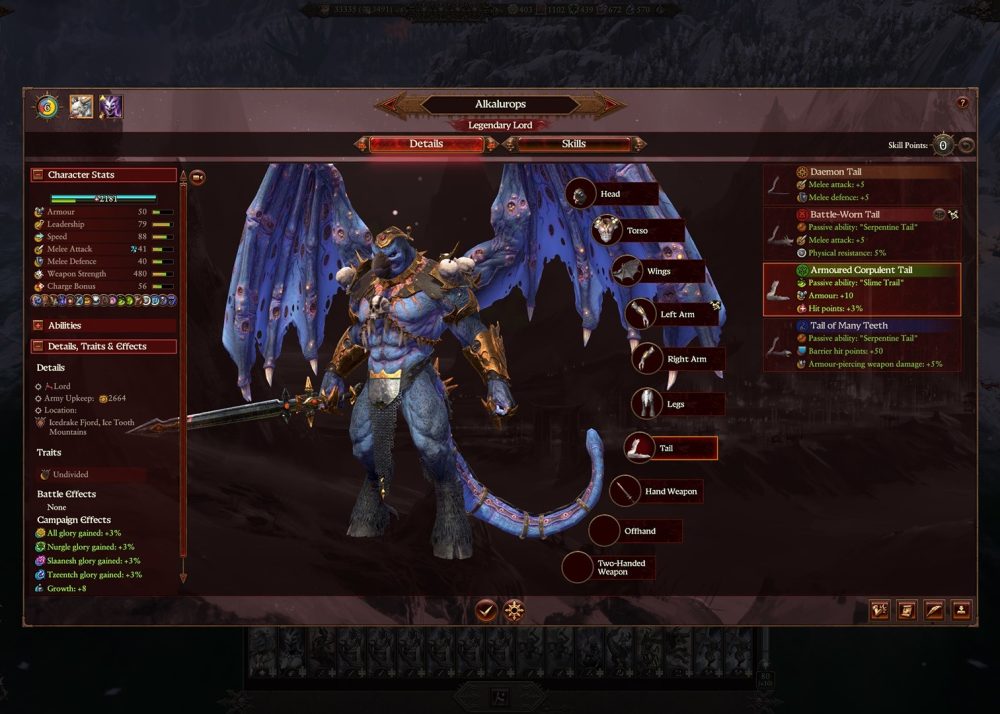Viewport: 1000px width, 714px height.
Task: Open the Details tab
Action: (x=426, y=144)
